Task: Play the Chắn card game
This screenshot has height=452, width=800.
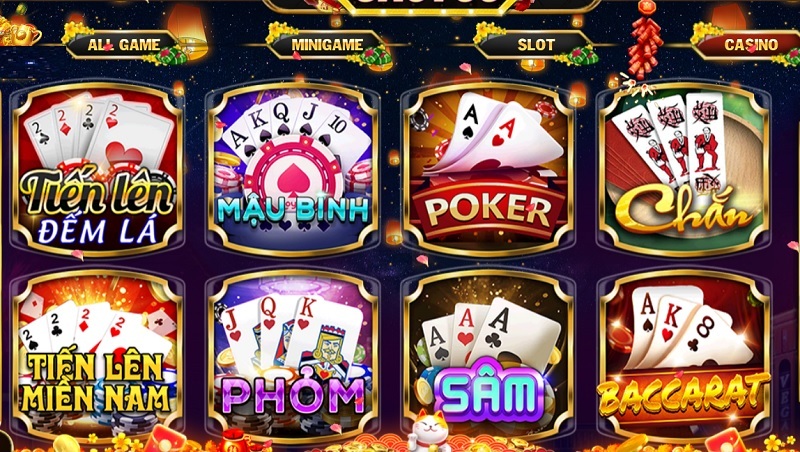Action: click(x=683, y=170)
